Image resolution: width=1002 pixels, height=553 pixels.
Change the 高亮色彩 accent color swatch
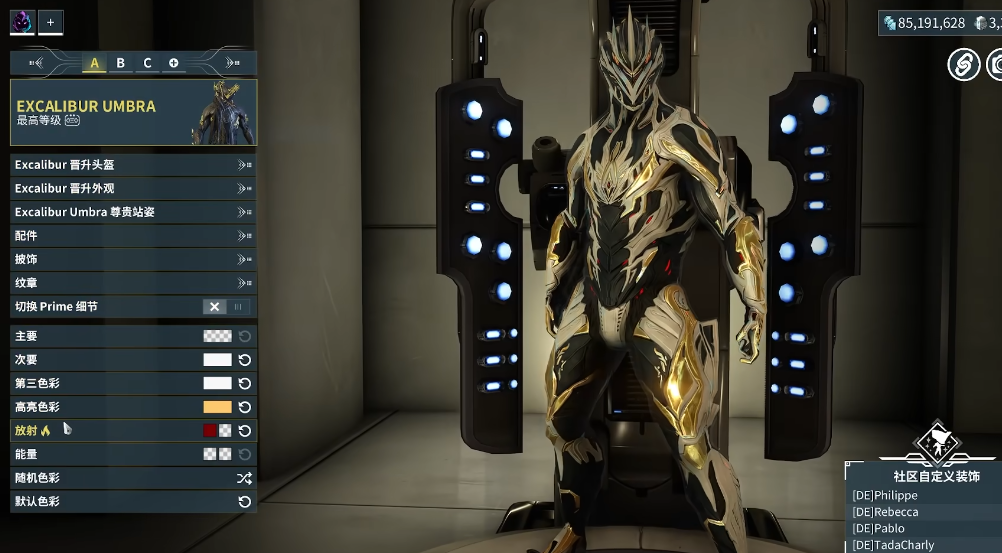pyautogui.click(x=217, y=407)
